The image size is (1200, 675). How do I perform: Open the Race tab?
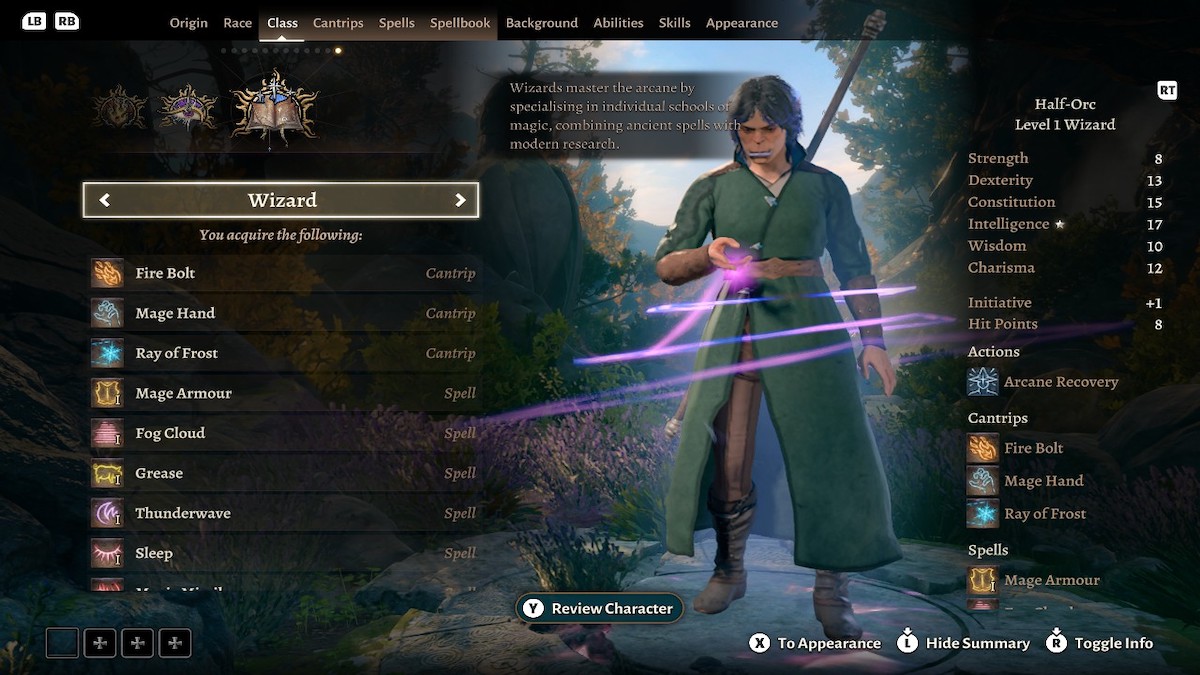pos(238,23)
